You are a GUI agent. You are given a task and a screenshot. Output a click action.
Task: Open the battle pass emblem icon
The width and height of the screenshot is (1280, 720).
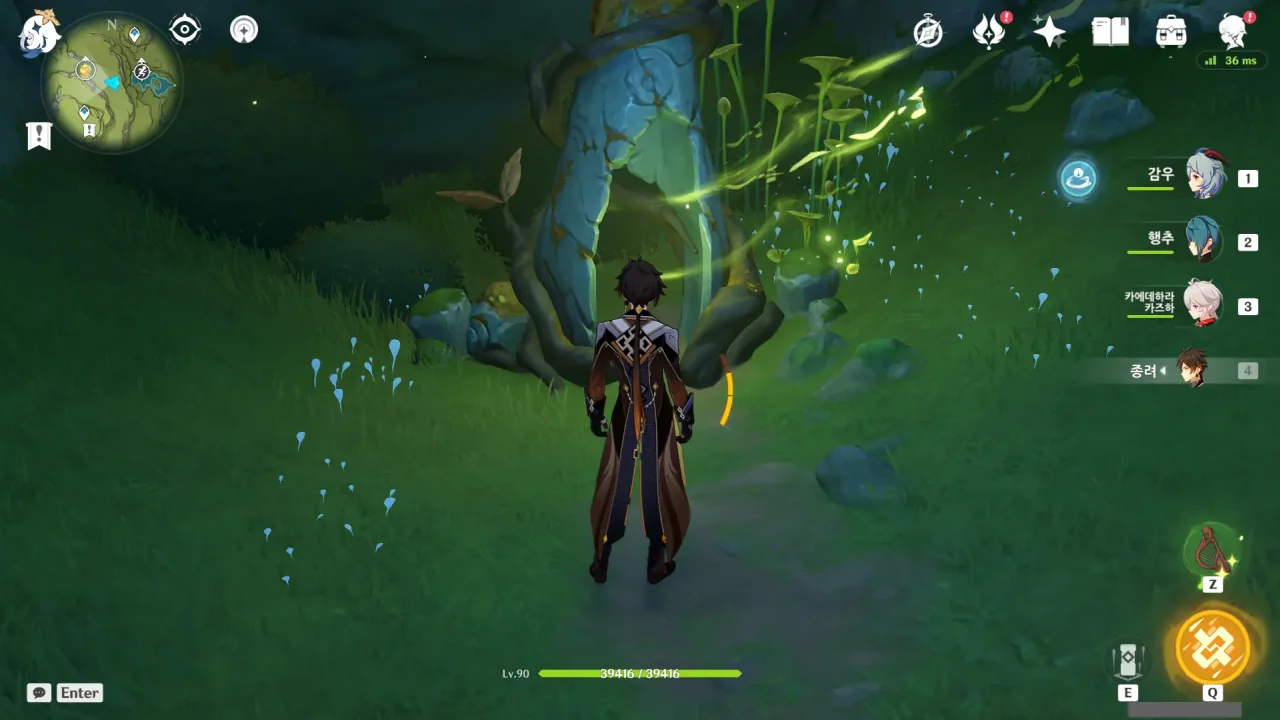click(x=989, y=32)
